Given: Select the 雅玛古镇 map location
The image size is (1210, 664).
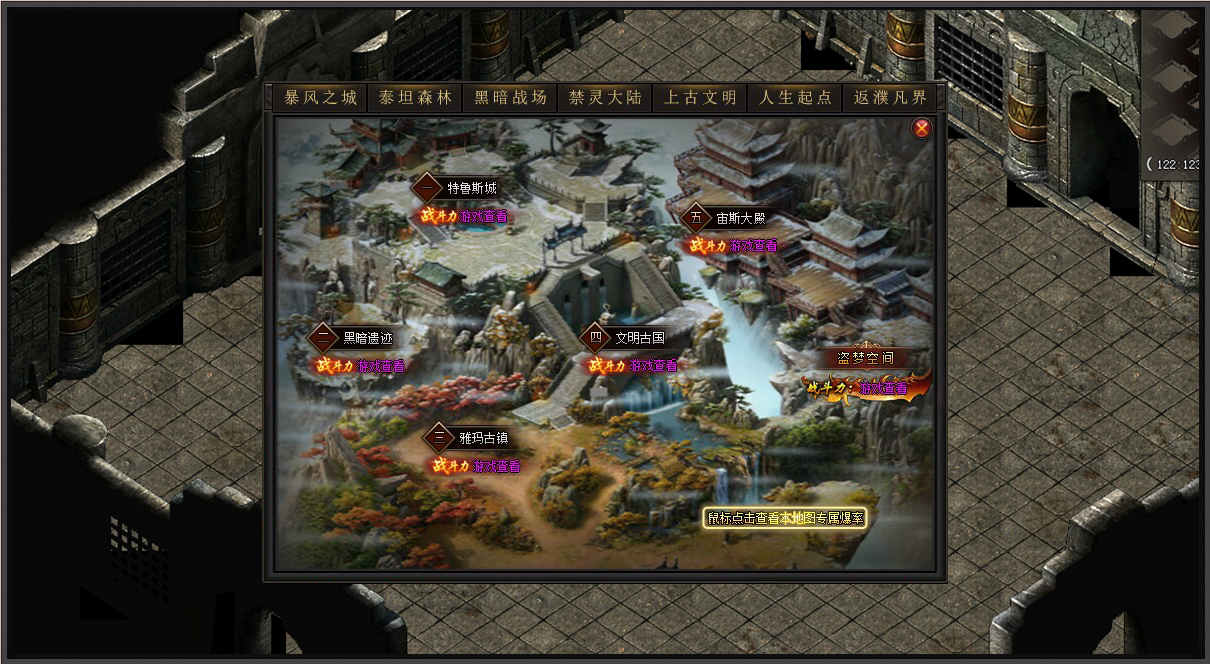Looking at the screenshot, I should click(x=484, y=437).
